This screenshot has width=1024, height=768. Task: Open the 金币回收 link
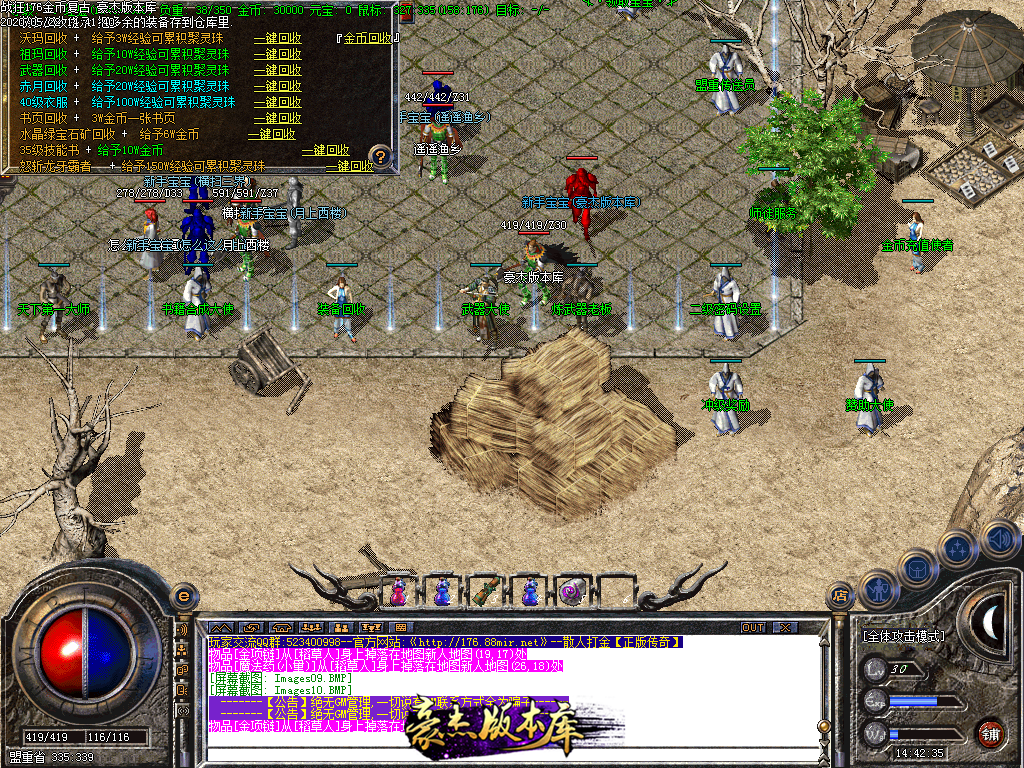pyautogui.click(x=368, y=38)
